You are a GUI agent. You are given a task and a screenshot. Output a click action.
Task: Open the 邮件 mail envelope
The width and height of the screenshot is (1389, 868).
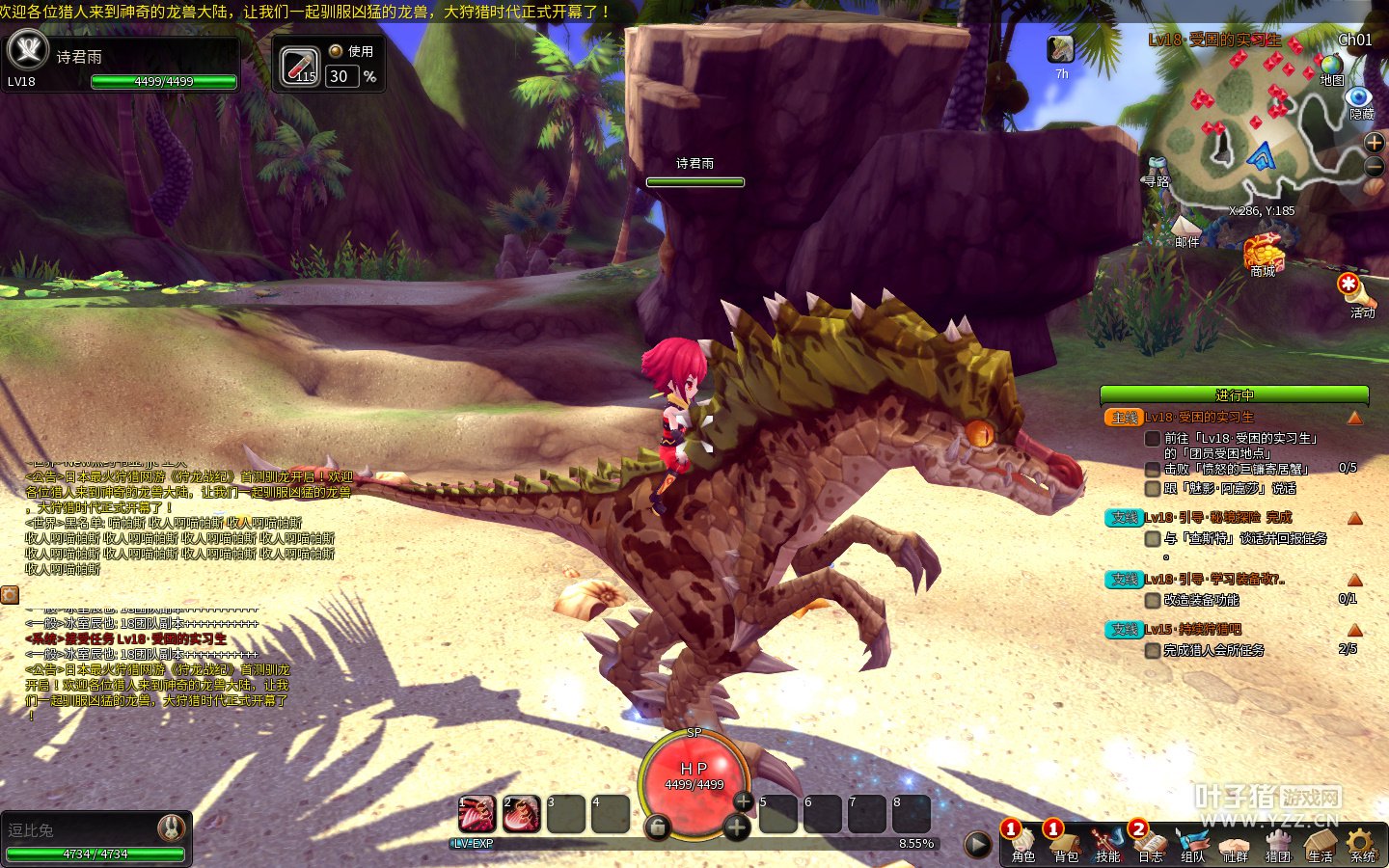pyautogui.click(x=1186, y=227)
